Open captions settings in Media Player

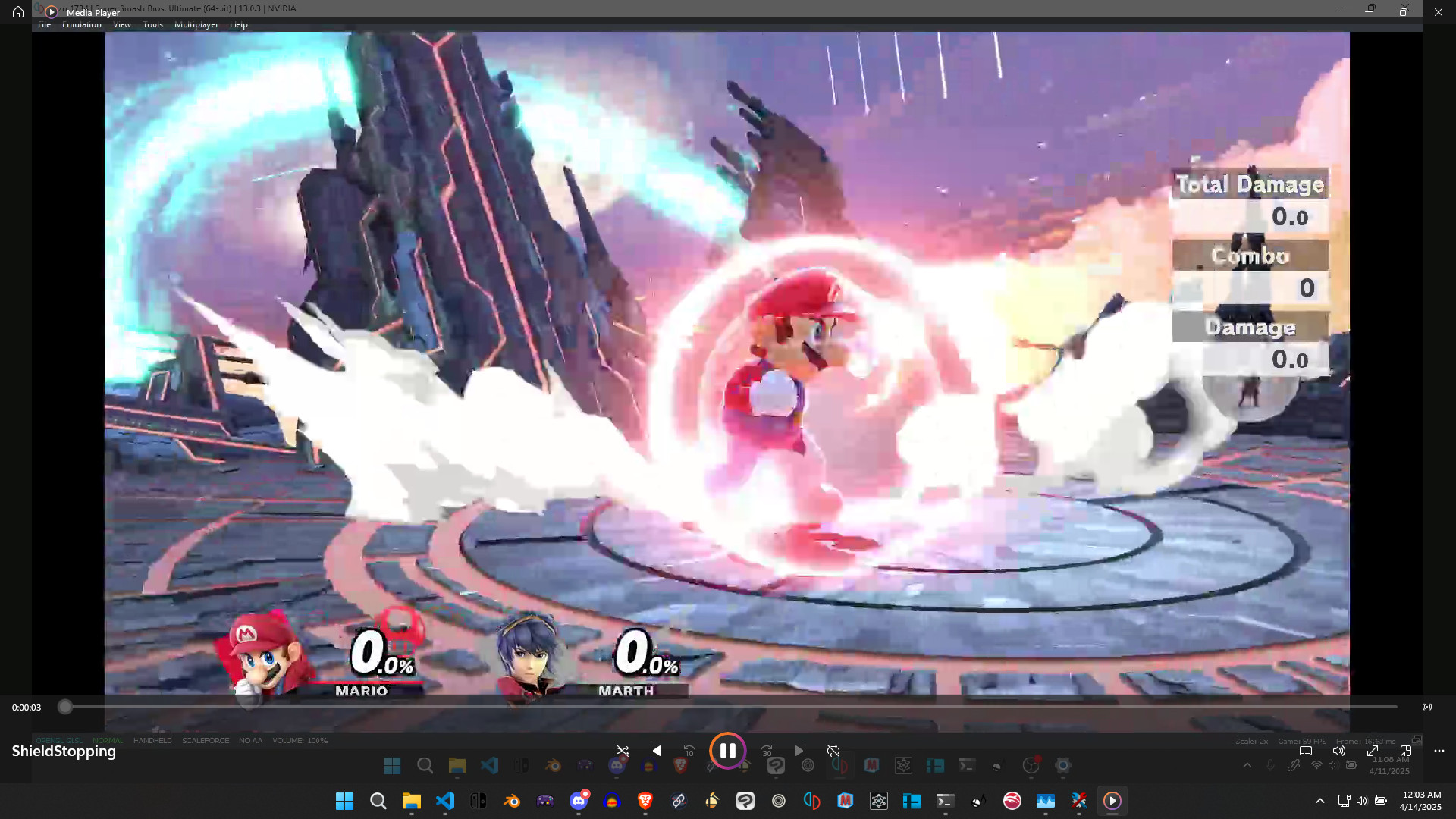tap(1306, 751)
